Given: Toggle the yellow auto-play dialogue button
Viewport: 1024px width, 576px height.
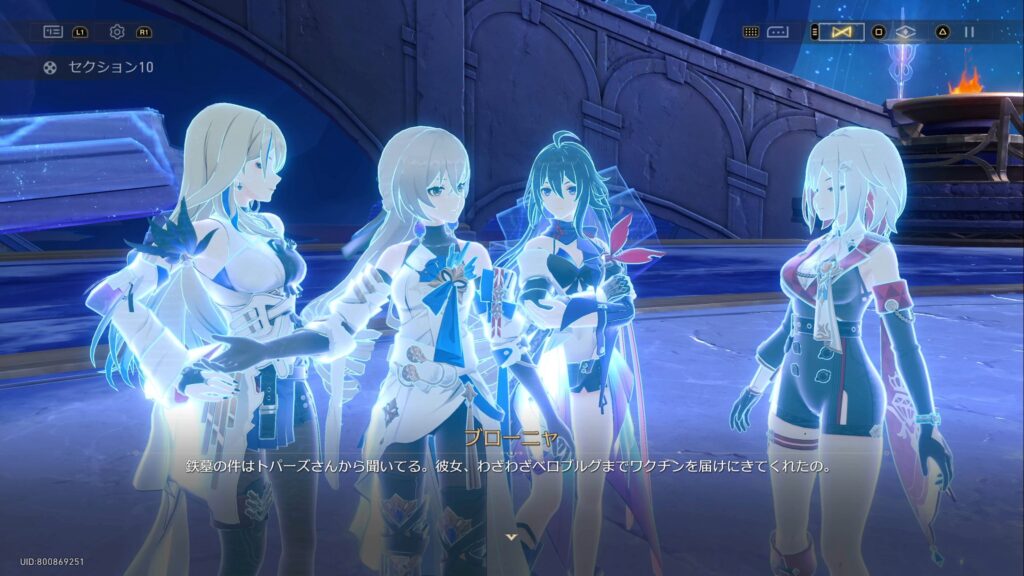Looking at the screenshot, I should (x=841, y=32).
